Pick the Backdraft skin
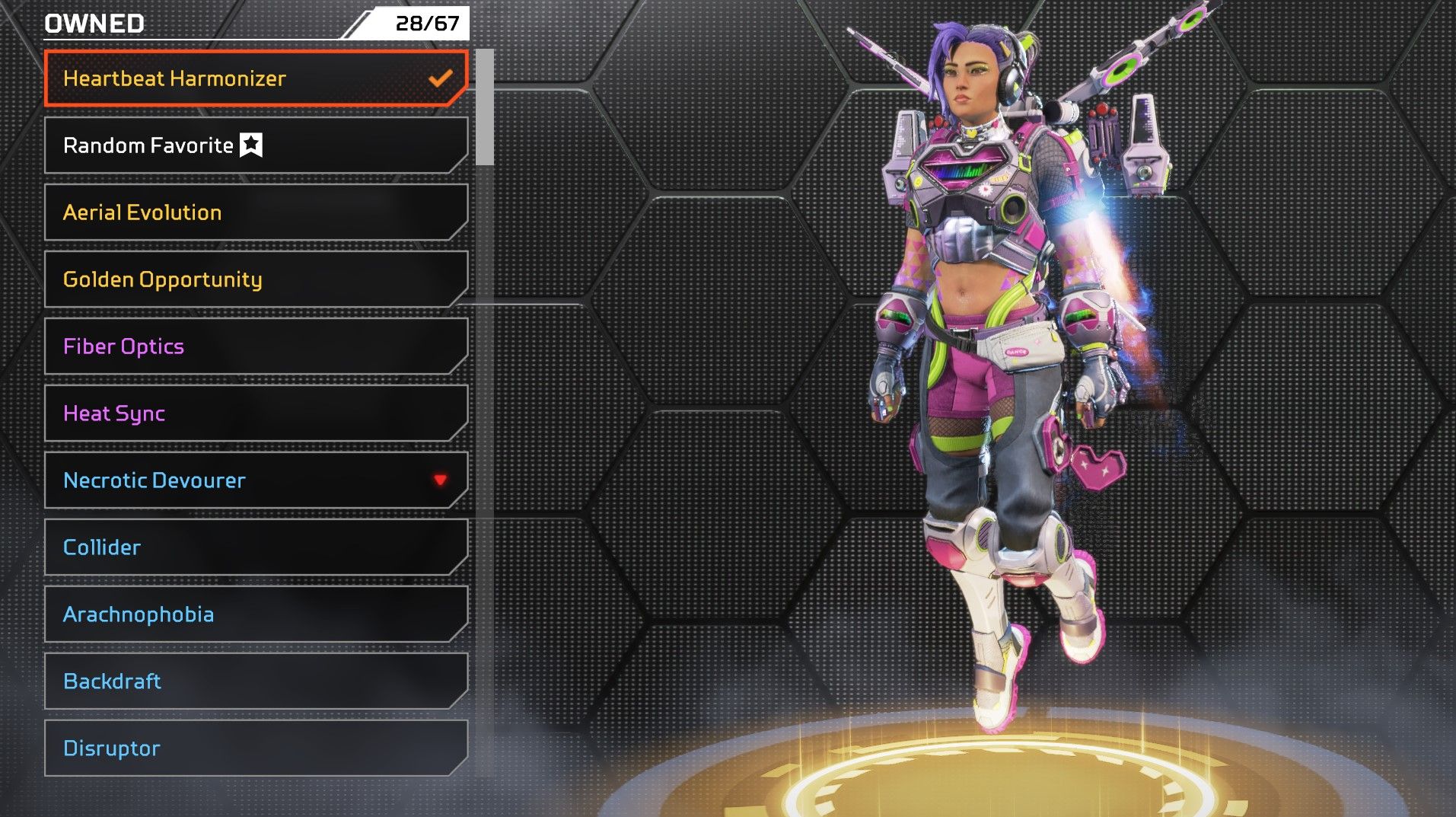 [x=255, y=681]
